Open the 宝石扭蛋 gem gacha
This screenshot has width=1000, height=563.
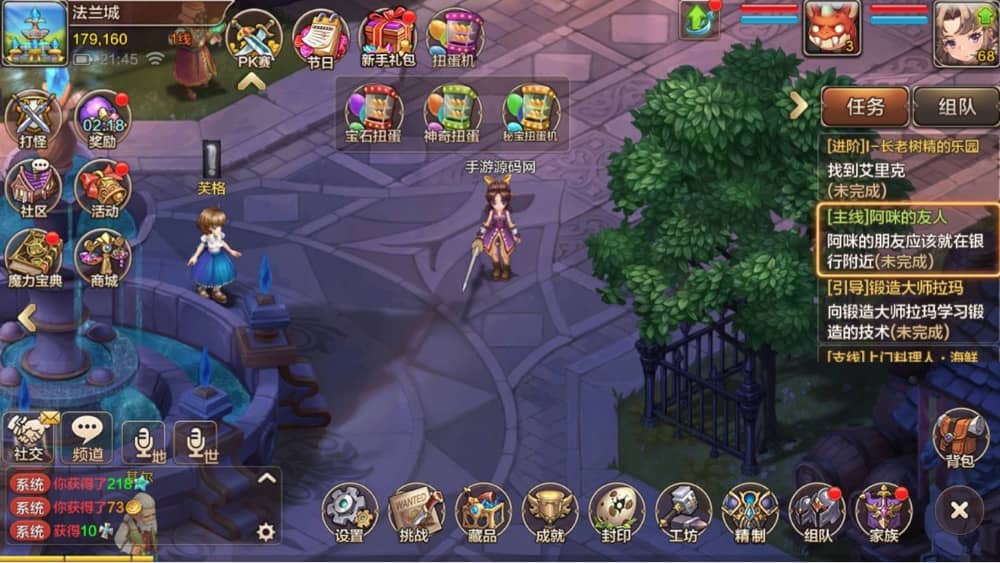374,111
